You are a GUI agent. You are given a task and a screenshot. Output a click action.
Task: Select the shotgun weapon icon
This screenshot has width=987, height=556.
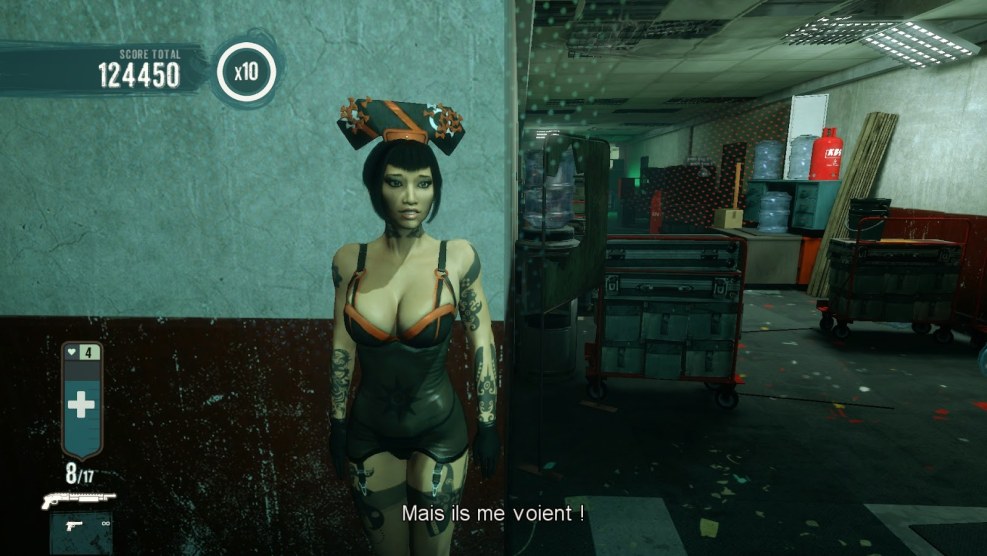(78, 499)
